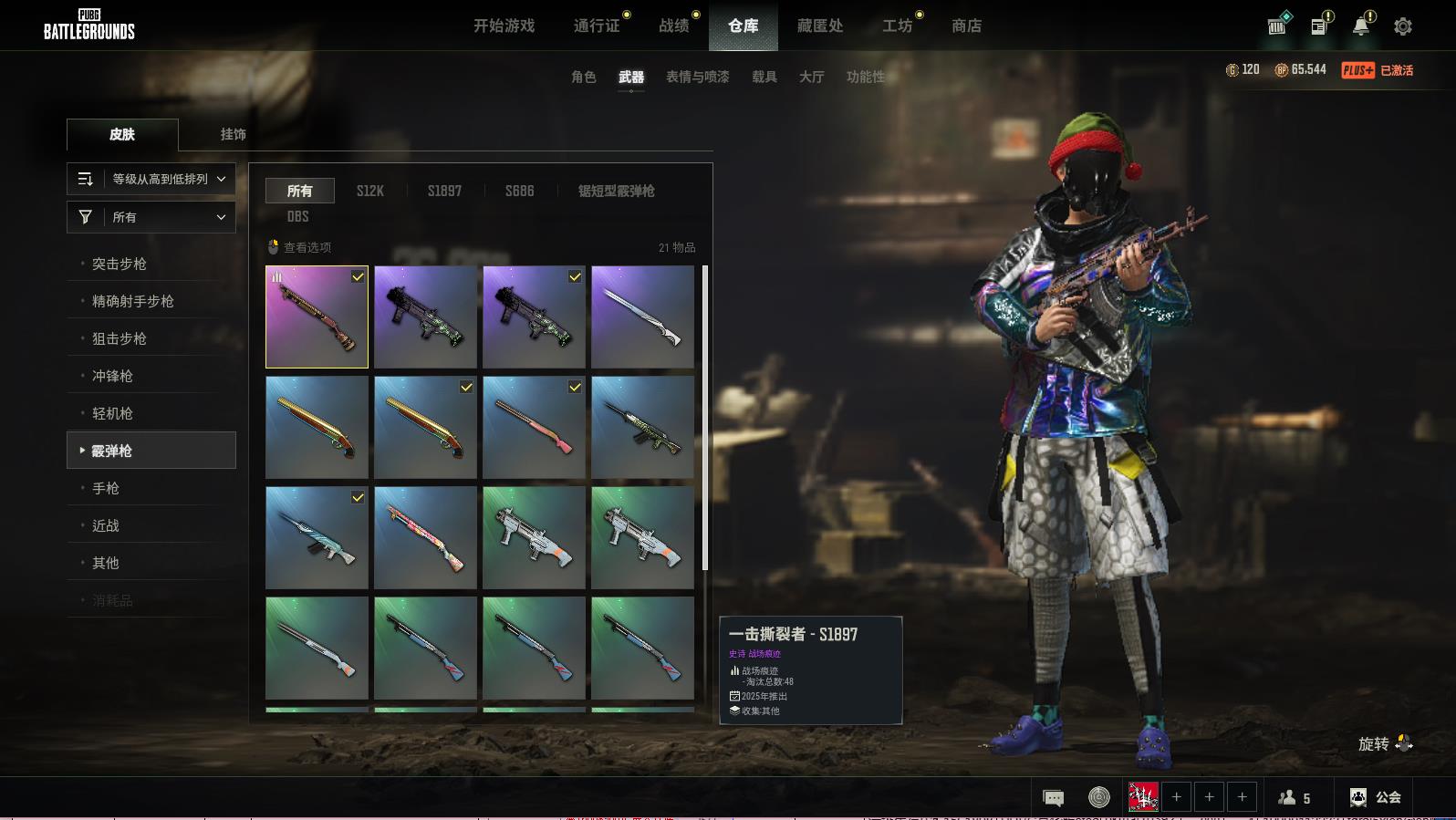Filter skins by S686
This screenshot has width=1456, height=820.
tap(519, 191)
